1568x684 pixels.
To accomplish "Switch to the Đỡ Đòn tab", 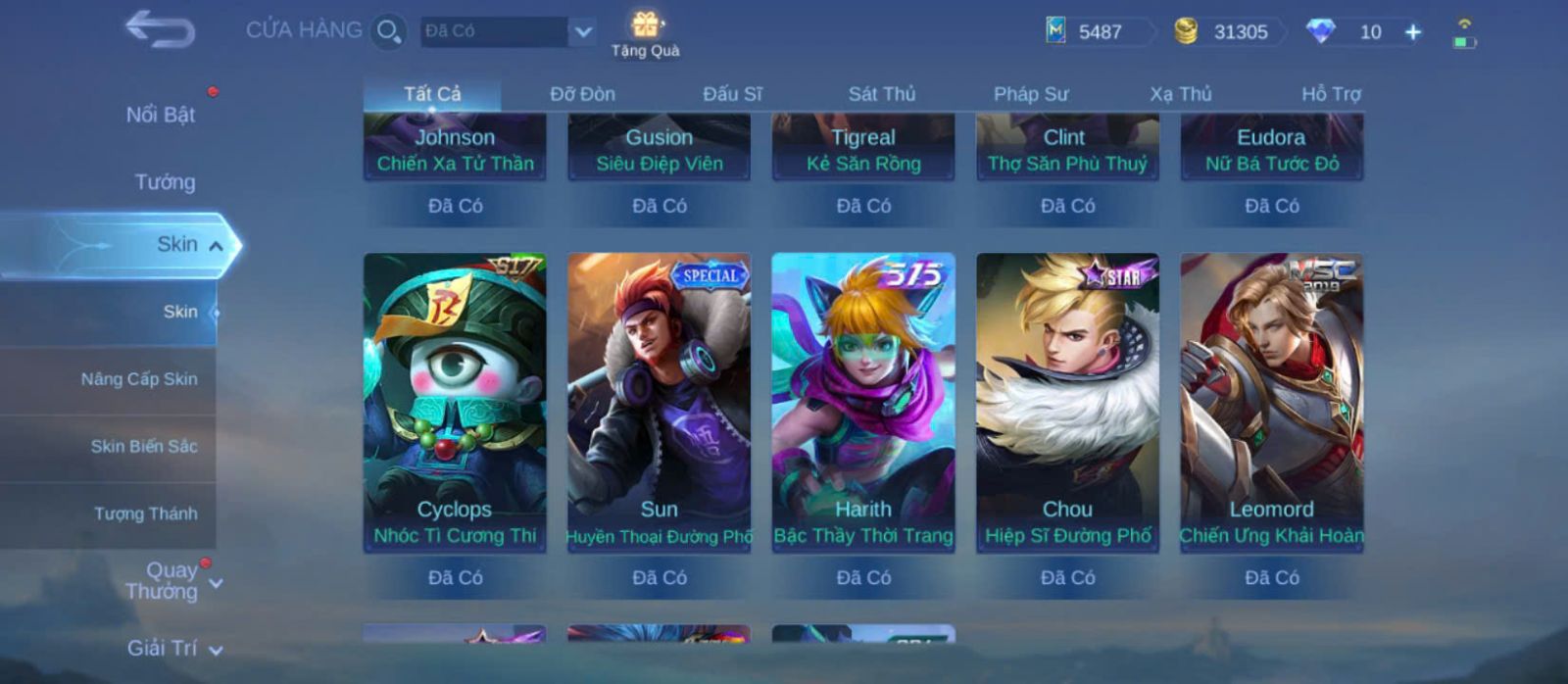I will (582, 94).
